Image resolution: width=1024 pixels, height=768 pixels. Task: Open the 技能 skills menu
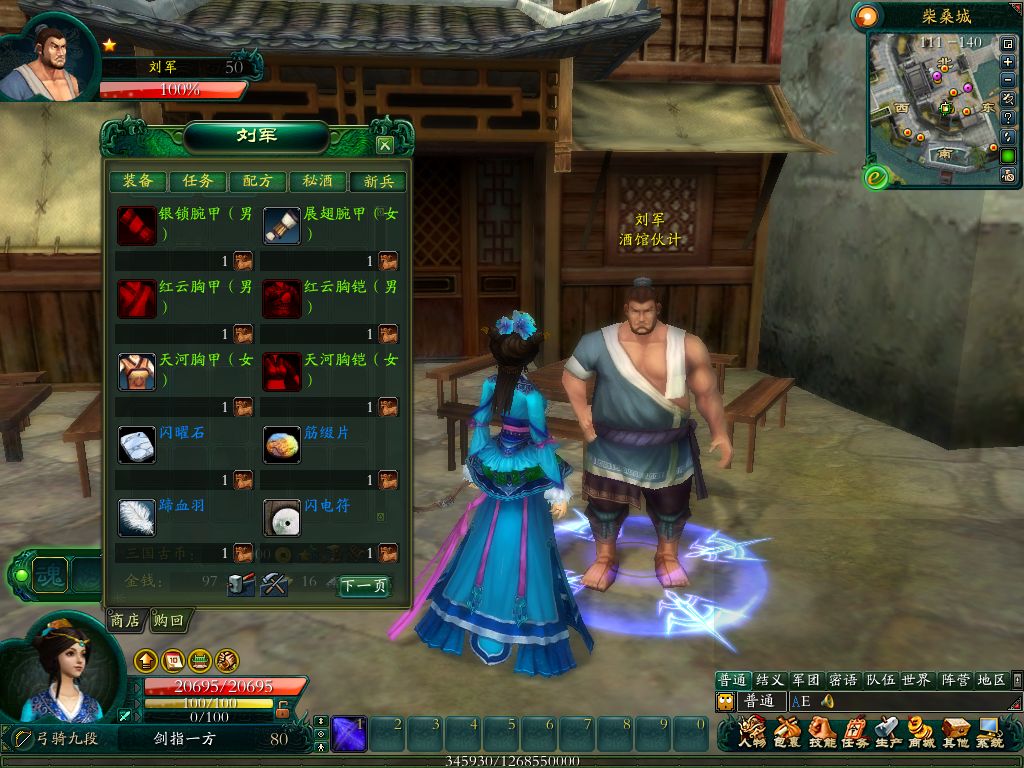pos(821,734)
